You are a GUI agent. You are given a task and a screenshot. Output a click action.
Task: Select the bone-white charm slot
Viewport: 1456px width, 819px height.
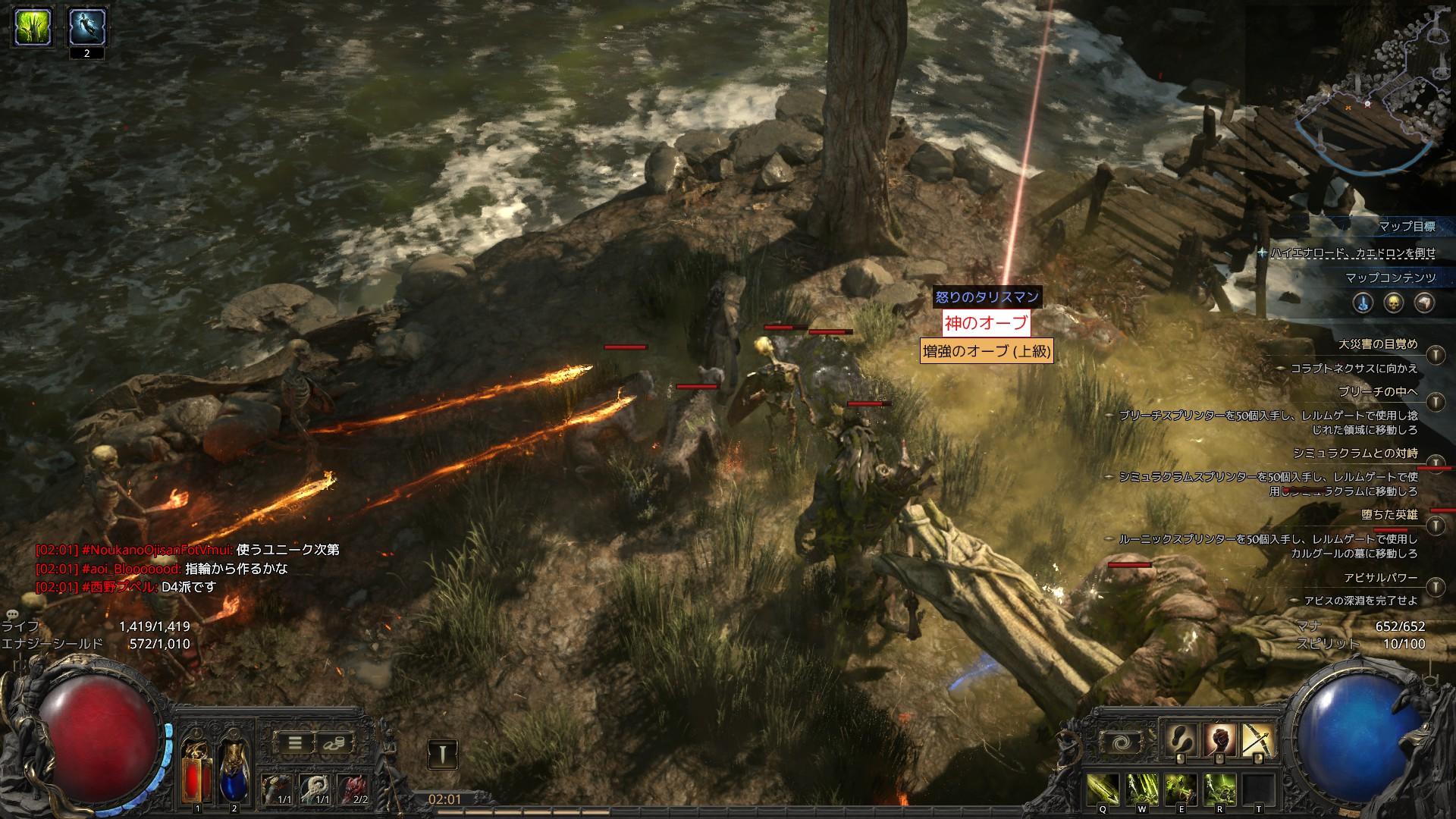315,789
